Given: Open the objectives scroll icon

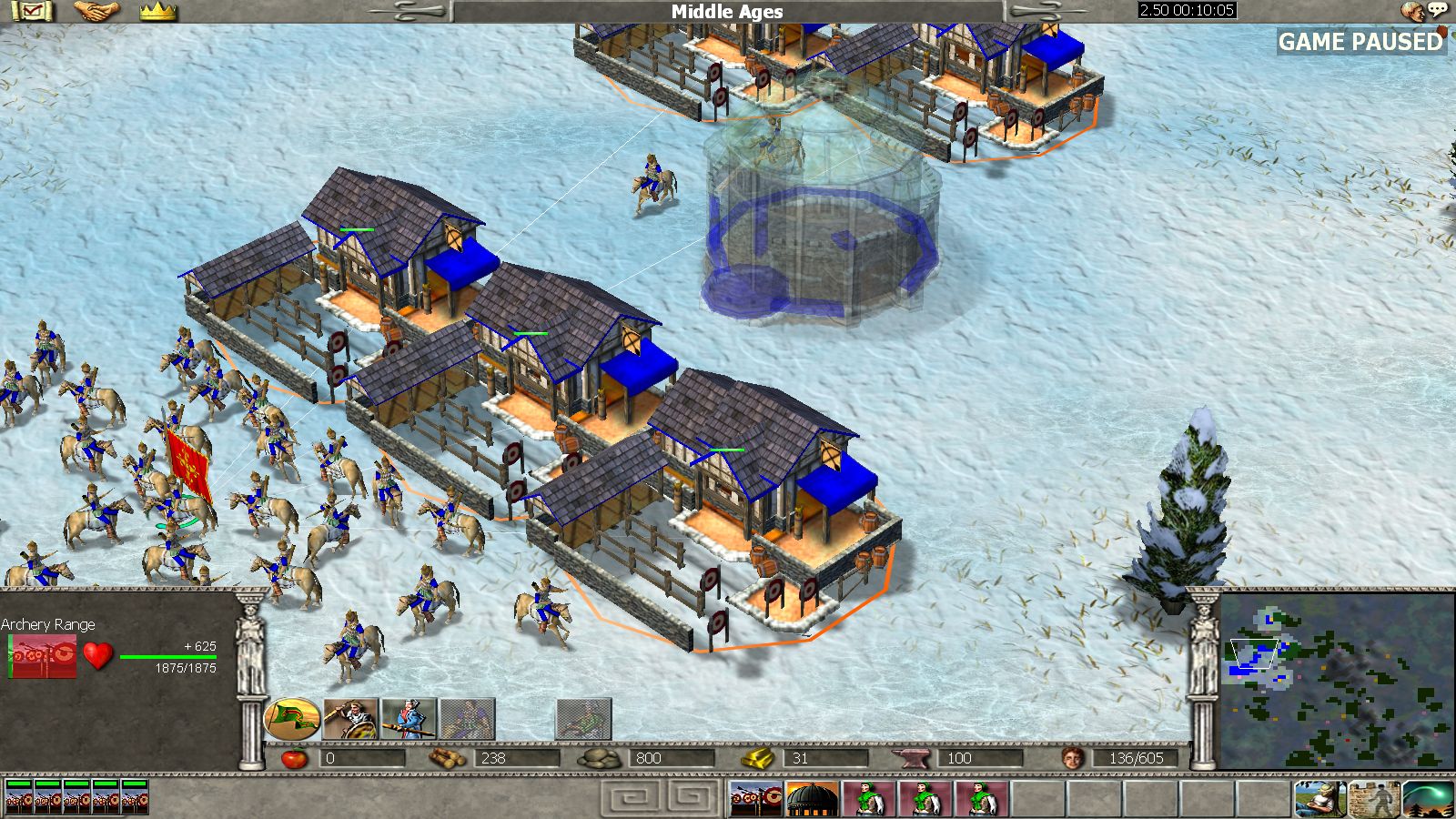Looking at the screenshot, I should 32,12.
